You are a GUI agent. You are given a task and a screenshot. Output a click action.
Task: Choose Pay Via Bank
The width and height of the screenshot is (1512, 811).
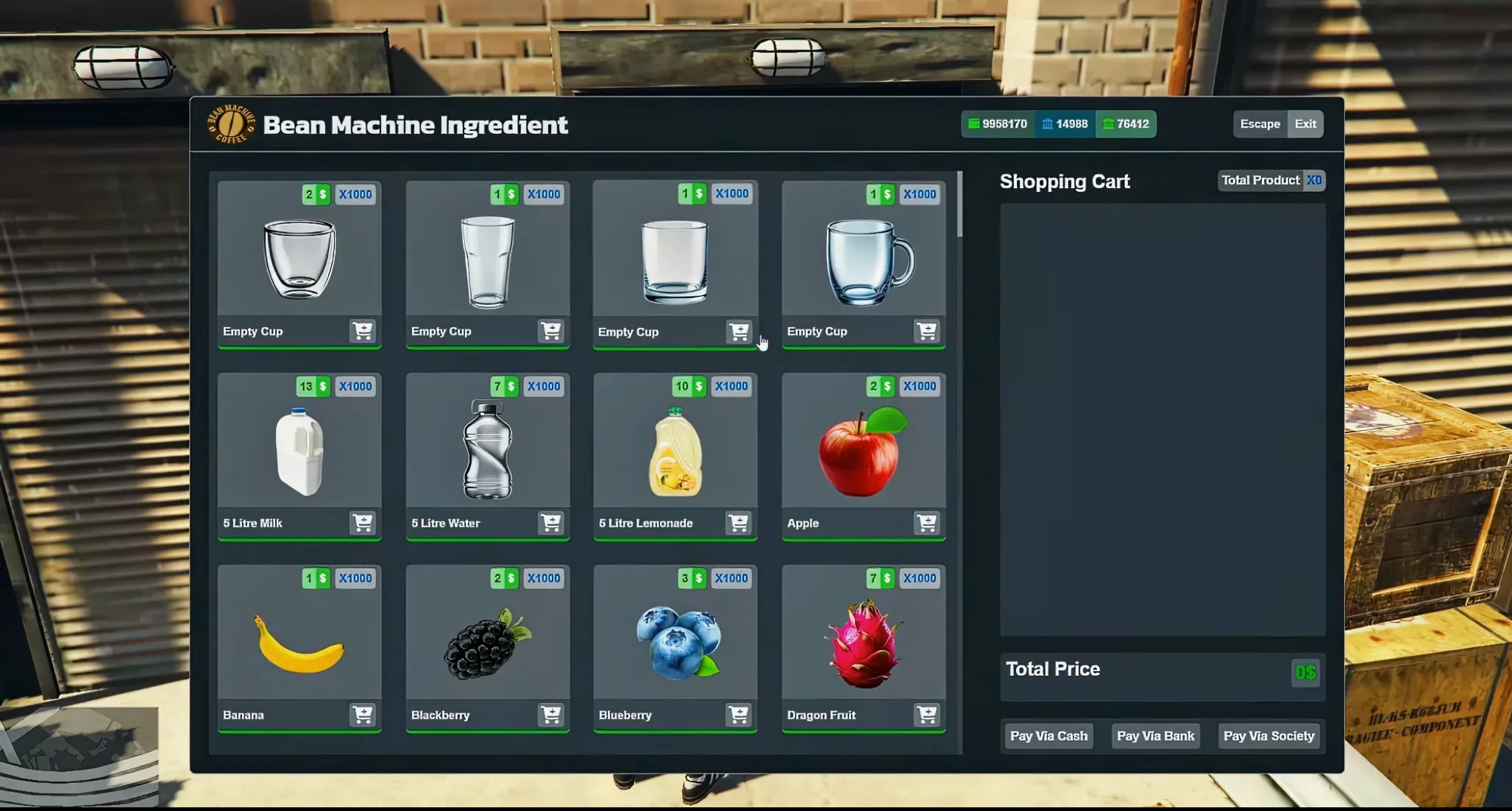click(1155, 735)
